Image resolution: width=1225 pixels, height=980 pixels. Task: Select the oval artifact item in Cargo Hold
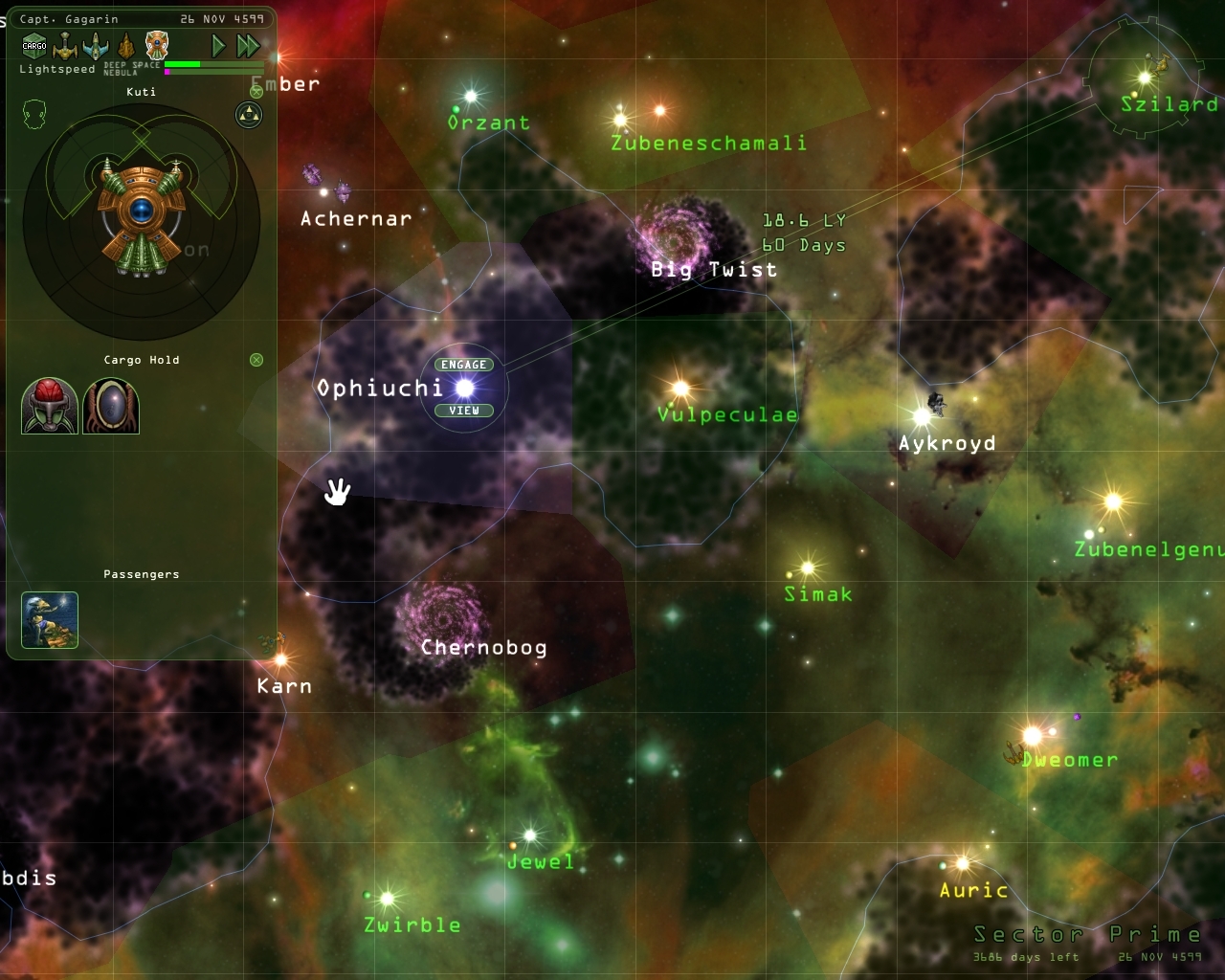(111, 407)
